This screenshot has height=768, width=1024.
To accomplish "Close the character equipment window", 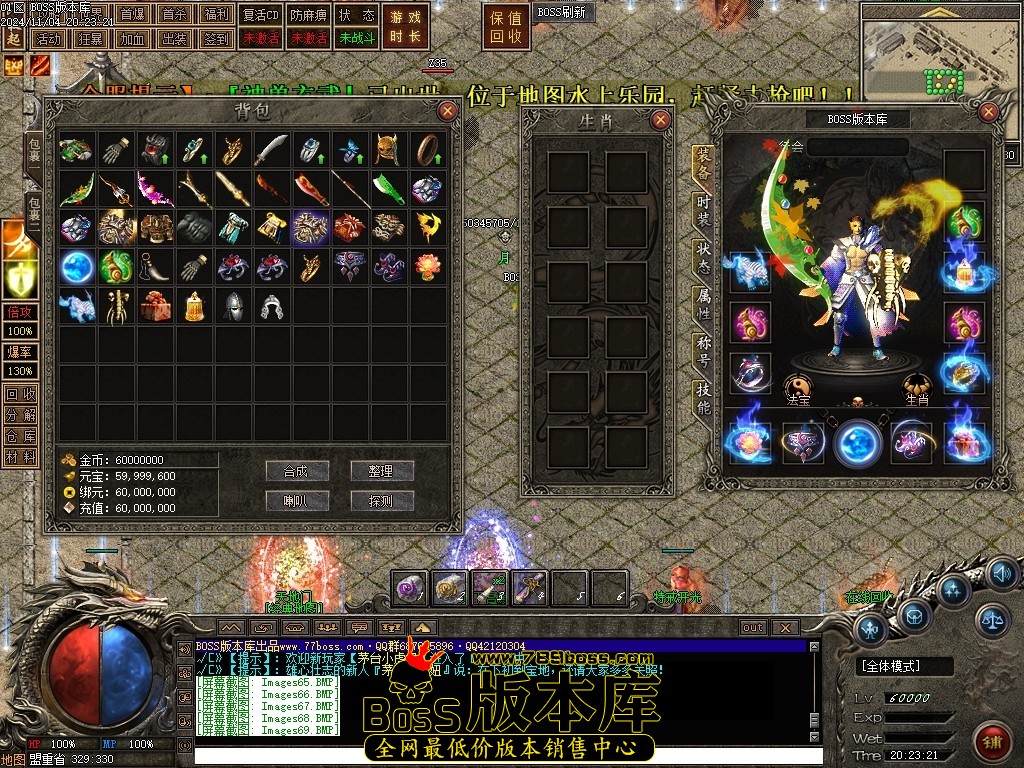I will [x=990, y=112].
